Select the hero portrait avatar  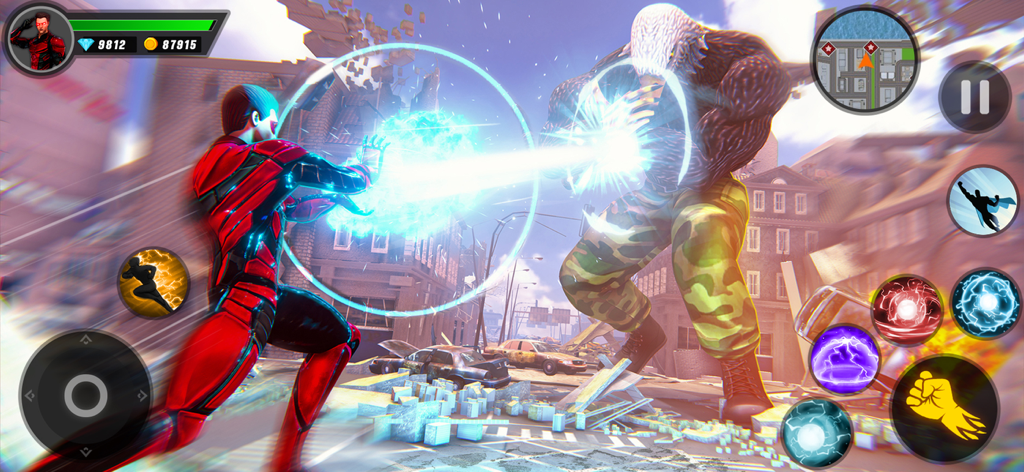pos(40,39)
